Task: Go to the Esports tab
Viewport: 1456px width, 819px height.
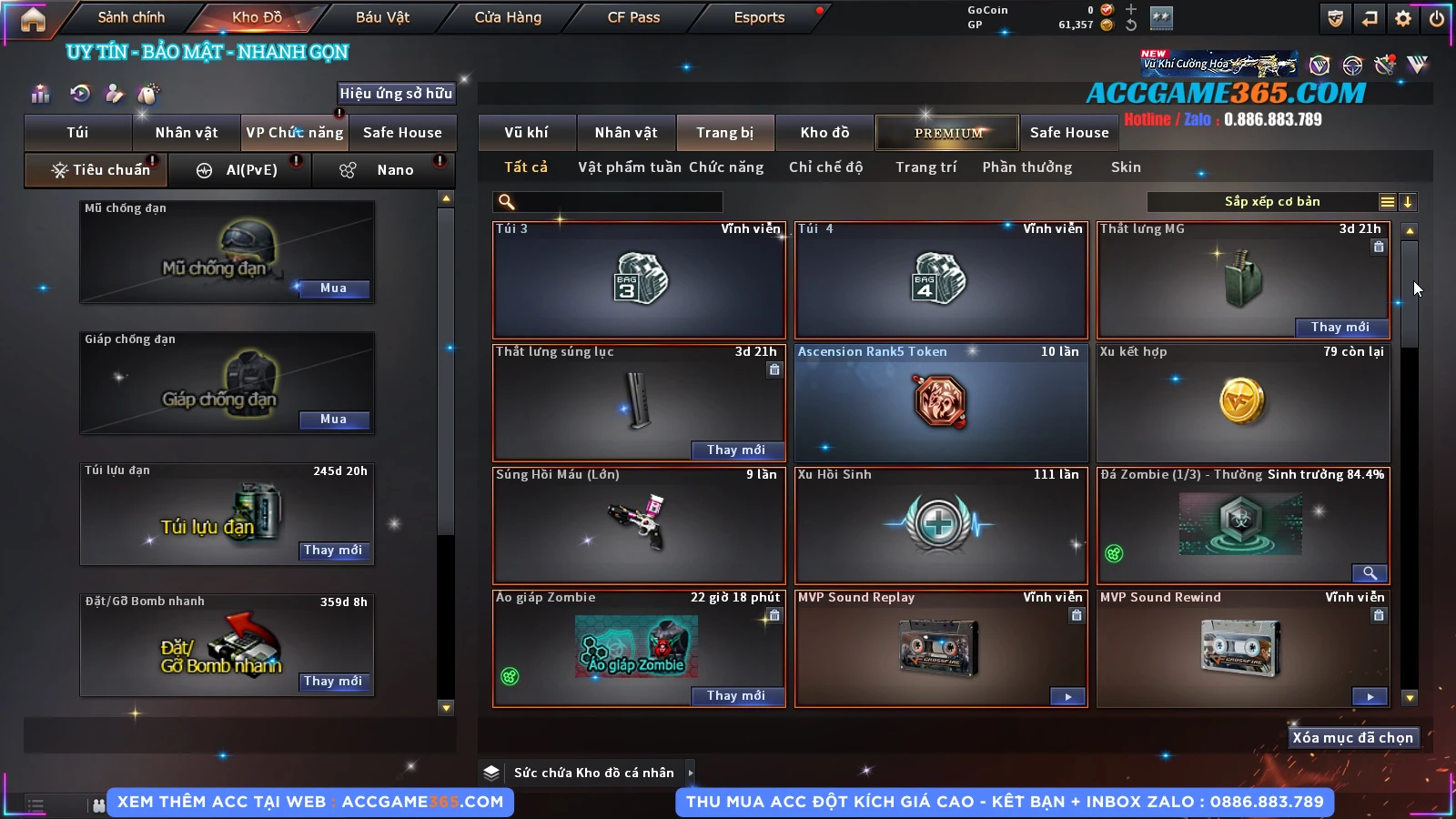Action: 759,17
